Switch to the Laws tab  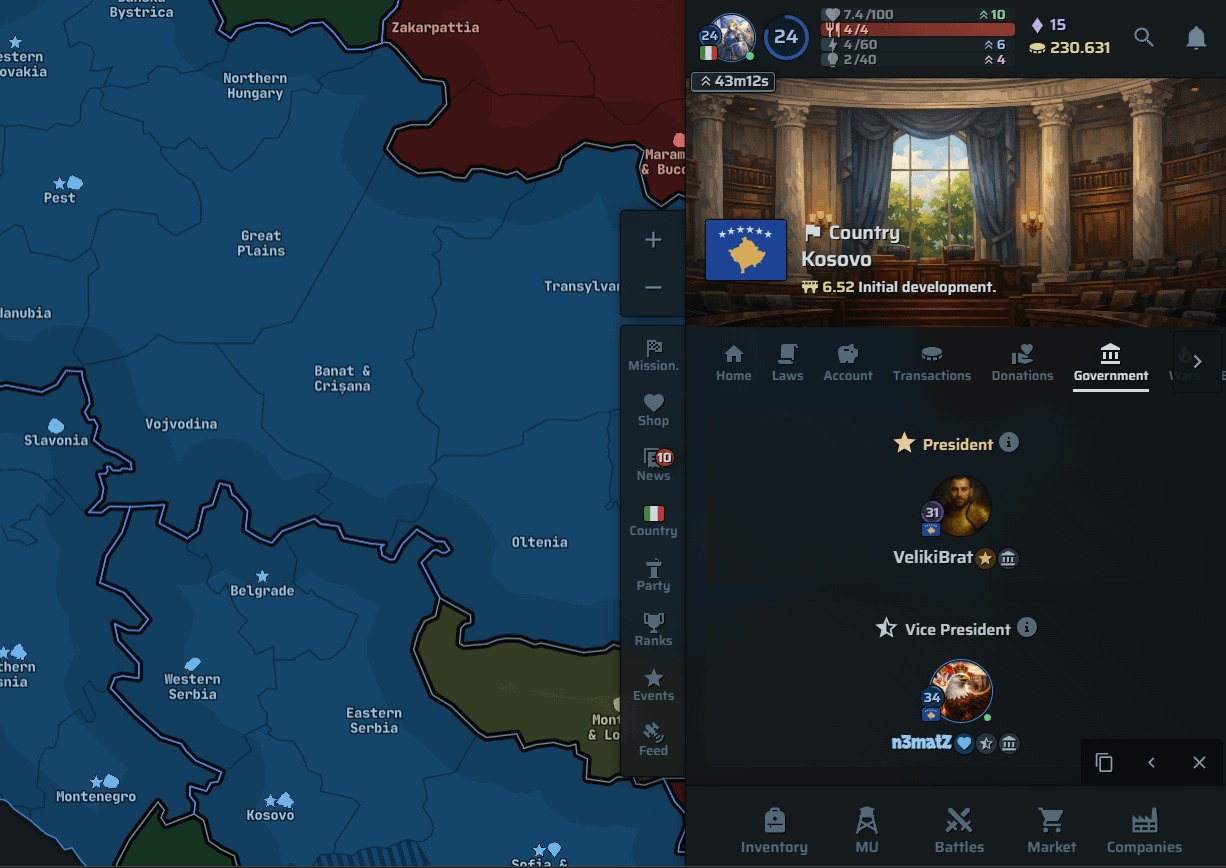787,362
